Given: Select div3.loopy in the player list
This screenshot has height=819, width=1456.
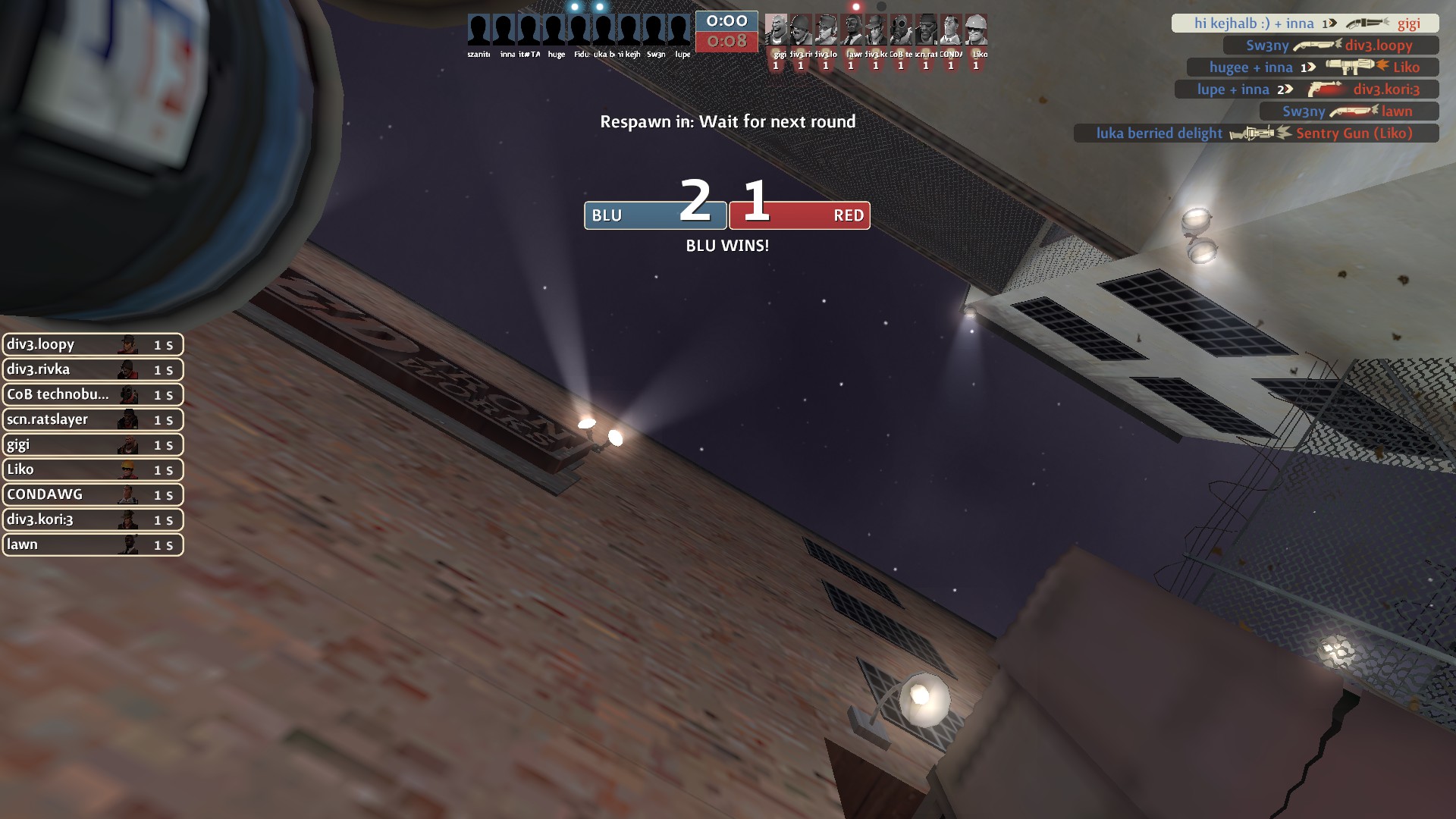Looking at the screenshot, I should tap(93, 344).
